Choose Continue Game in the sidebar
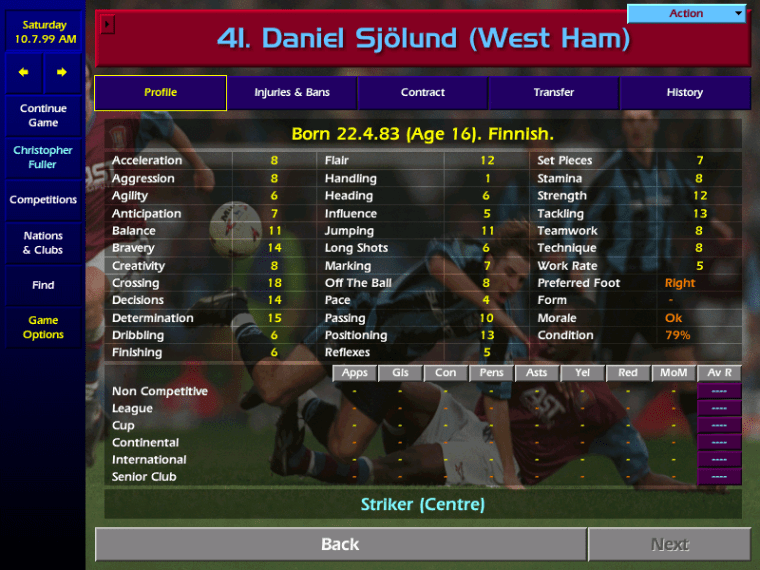This screenshot has width=760, height=570. click(43, 116)
